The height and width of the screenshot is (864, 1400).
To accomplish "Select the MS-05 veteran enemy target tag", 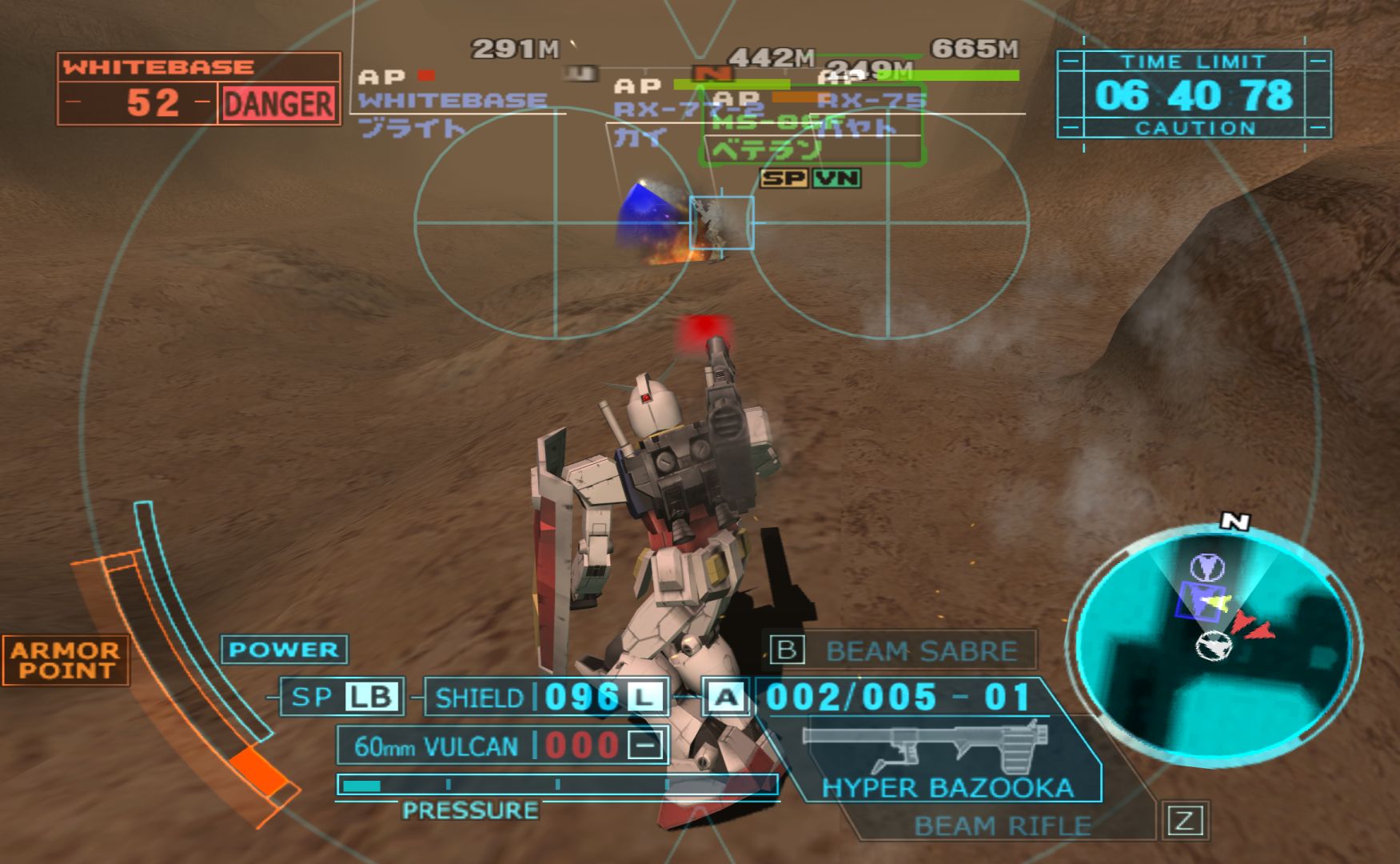I will pos(812,136).
